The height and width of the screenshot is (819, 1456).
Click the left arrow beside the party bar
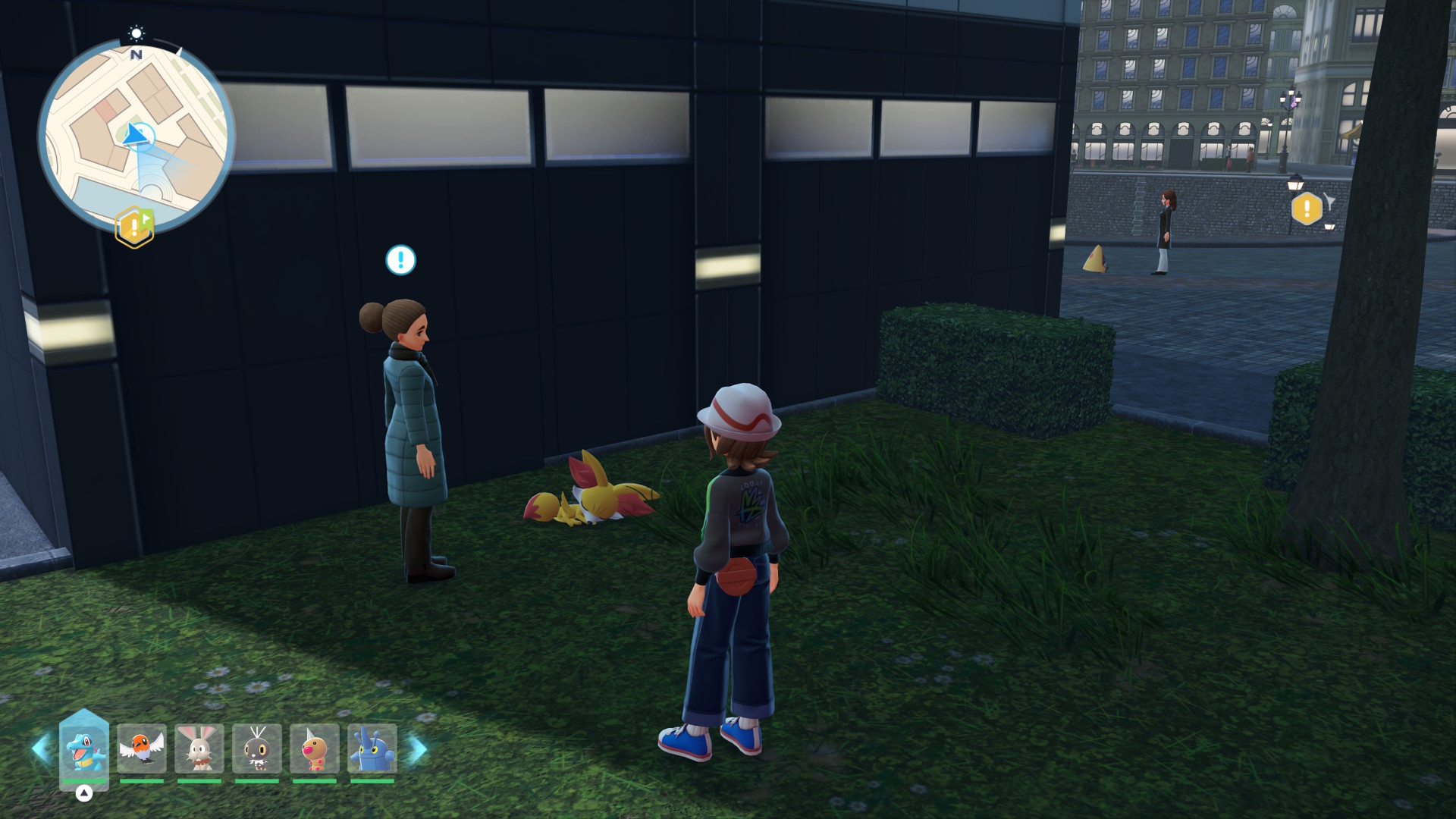(x=40, y=749)
